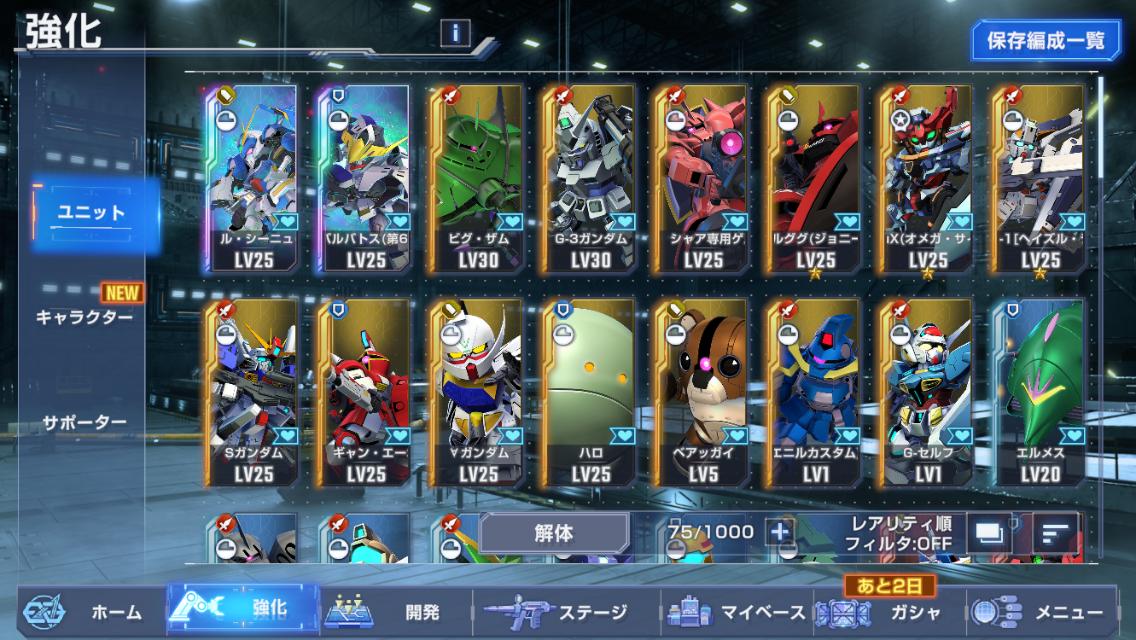1136x640 pixels.
Task: Choose the ハロ unit card
Action: [591, 391]
